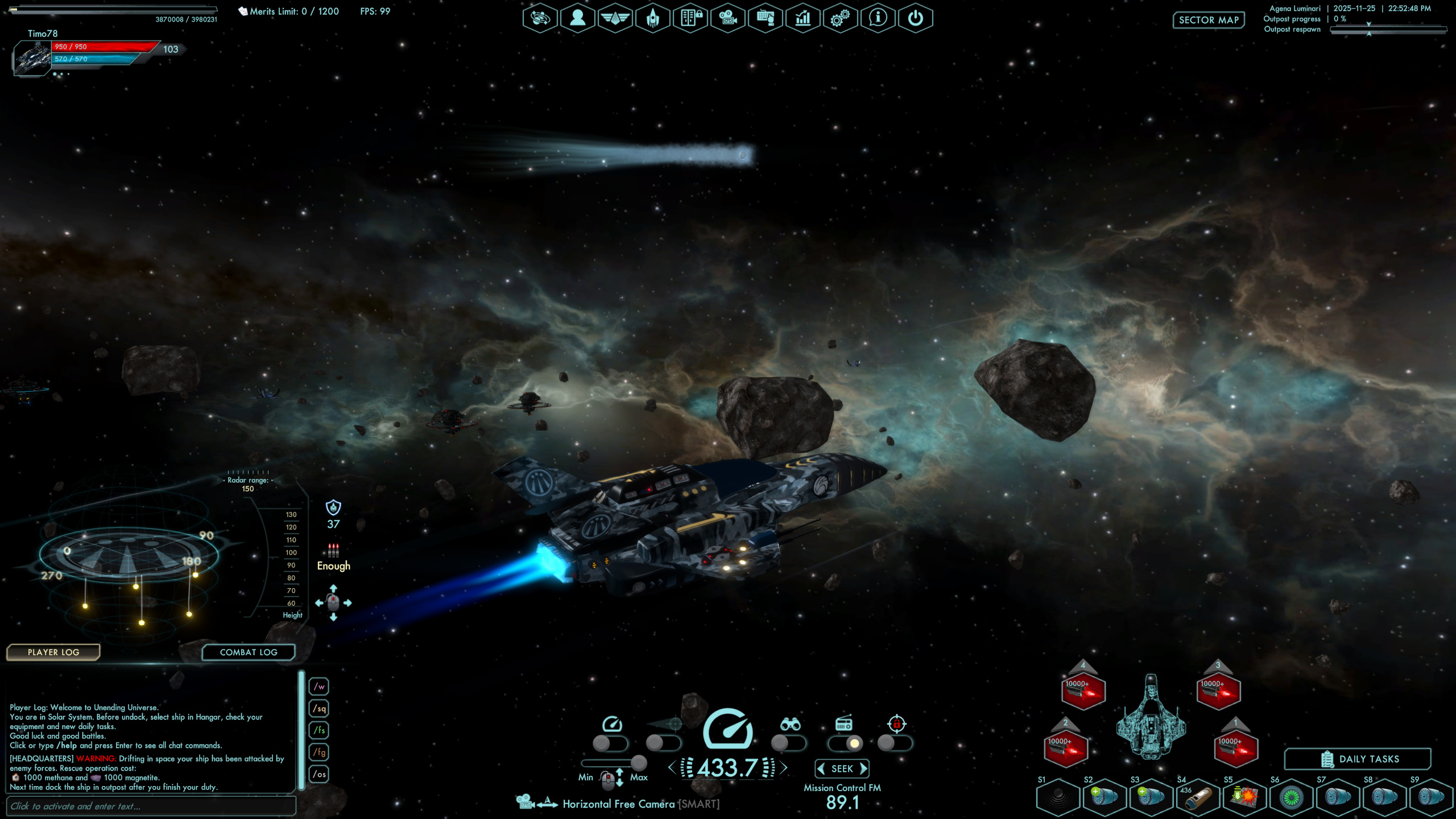Use the /help-style /w chat shortcut button
The height and width of the screenshot is (819, 1456).
coord(319,686)
